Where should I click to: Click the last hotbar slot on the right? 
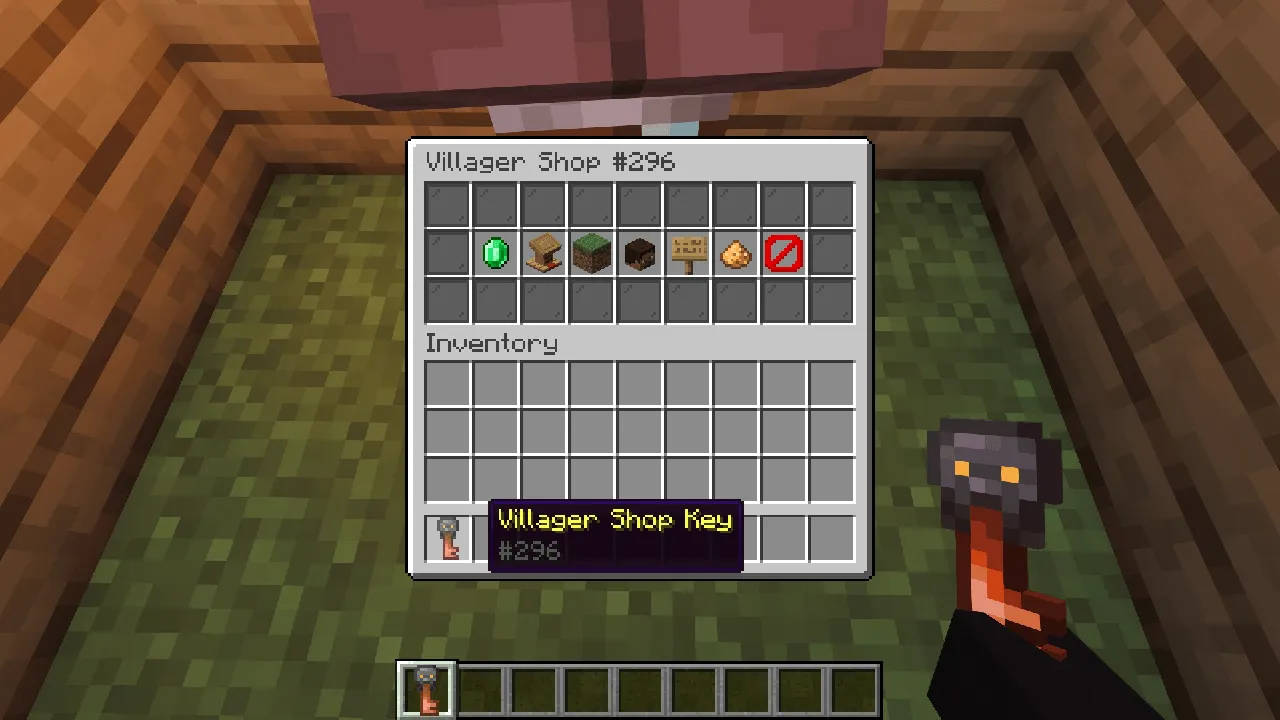coord(855,687)
